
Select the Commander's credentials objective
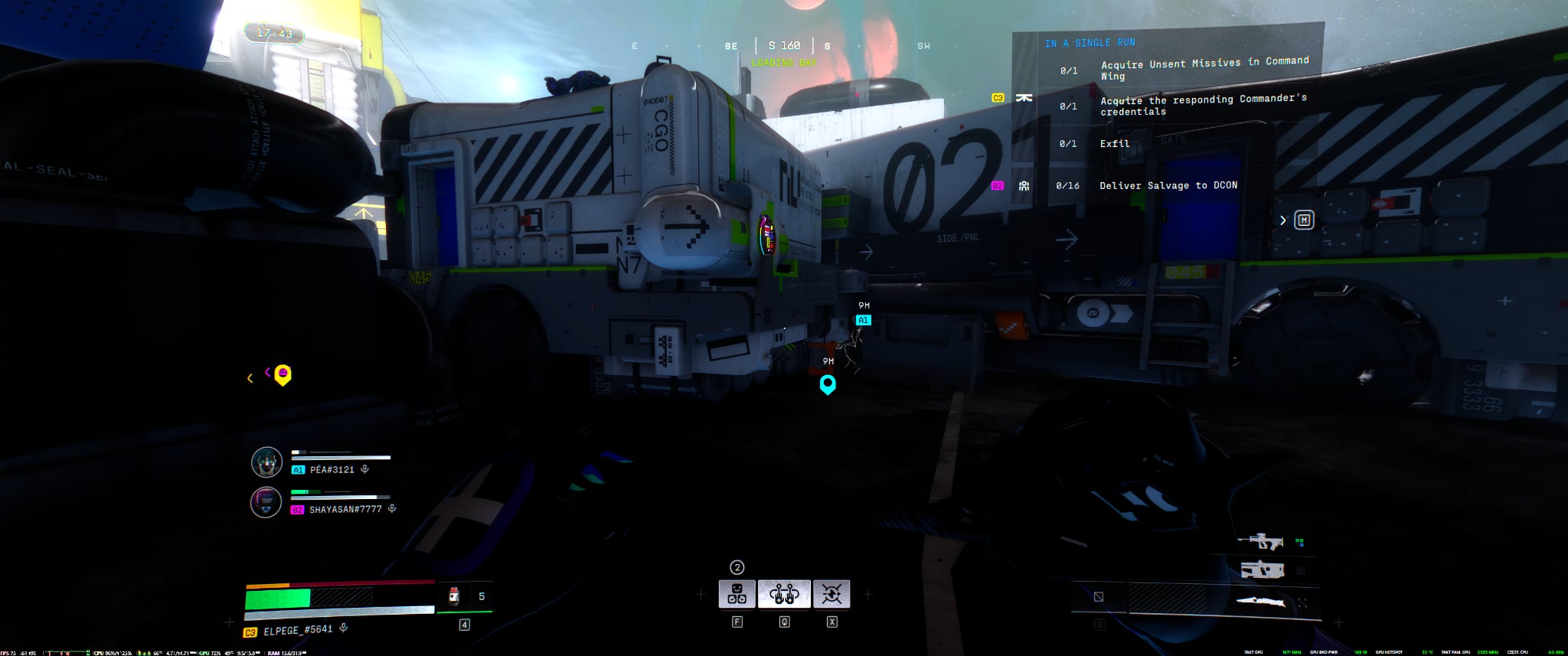pyautogui.click(x=1203, y=105)
